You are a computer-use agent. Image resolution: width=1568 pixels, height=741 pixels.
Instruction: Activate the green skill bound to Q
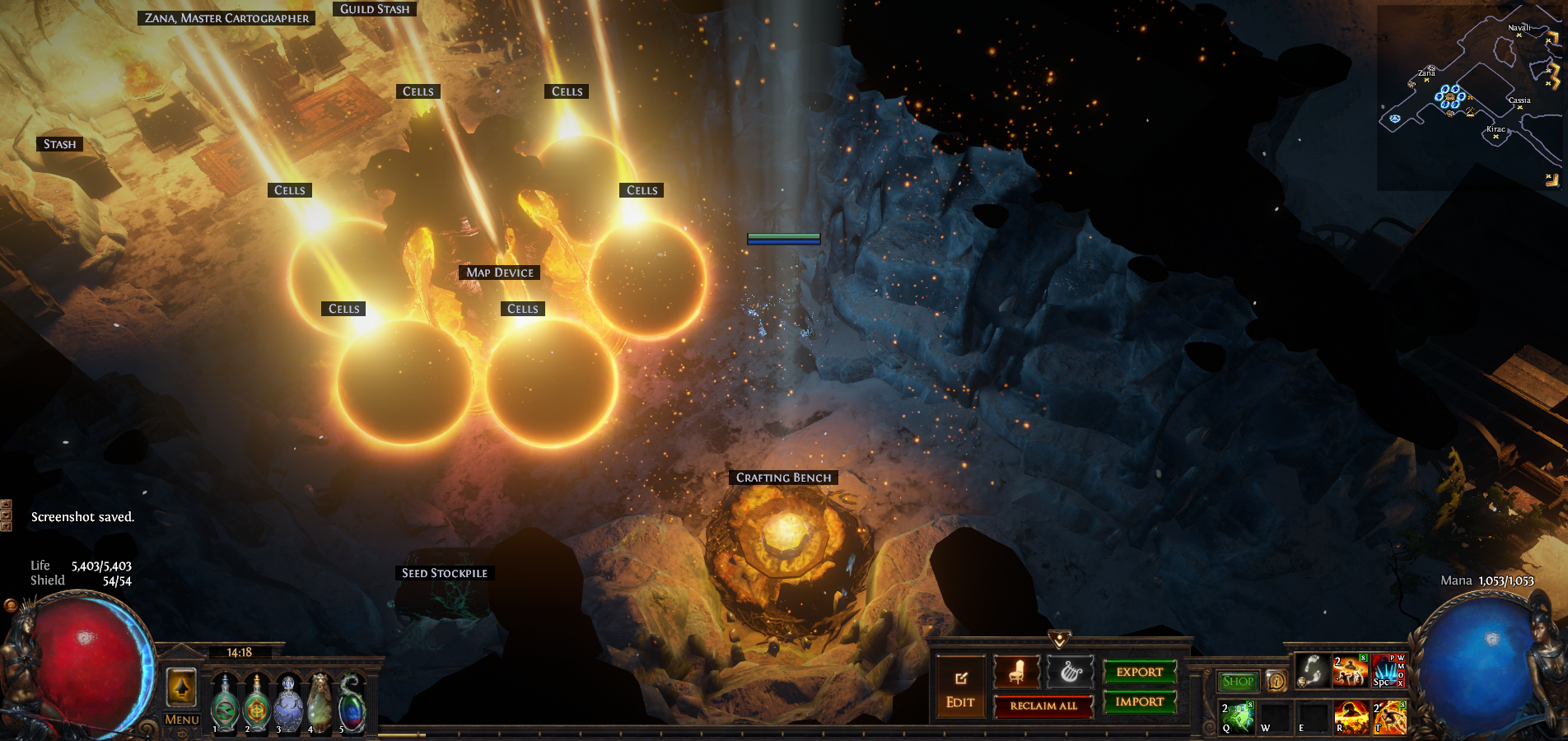click(x=1237, y=716)
